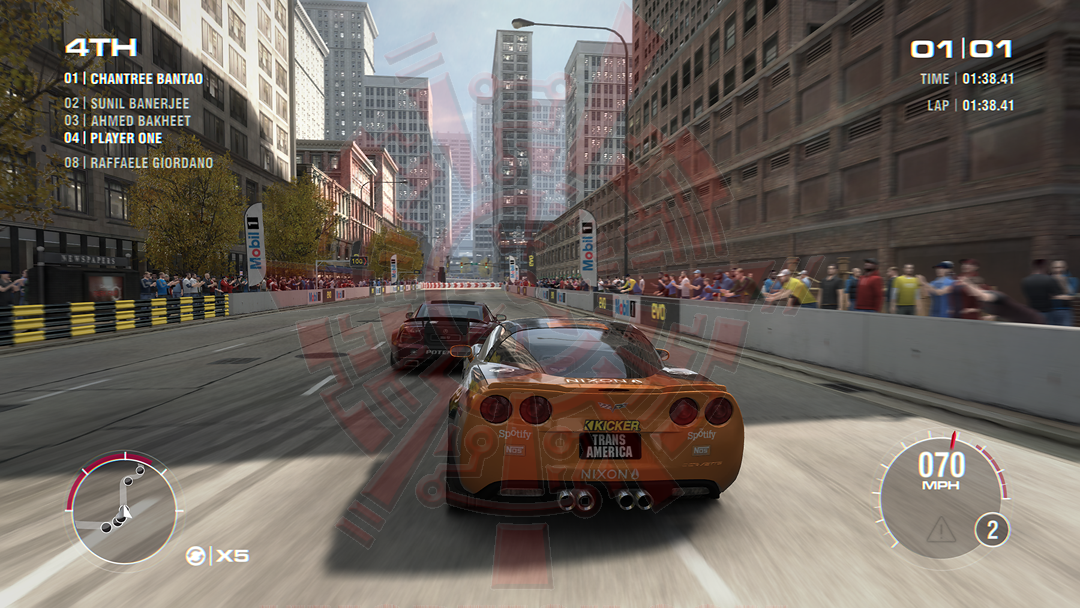
Task: Select Sunil Banerjee's leaderboard row
Action: tap(126, 103)
